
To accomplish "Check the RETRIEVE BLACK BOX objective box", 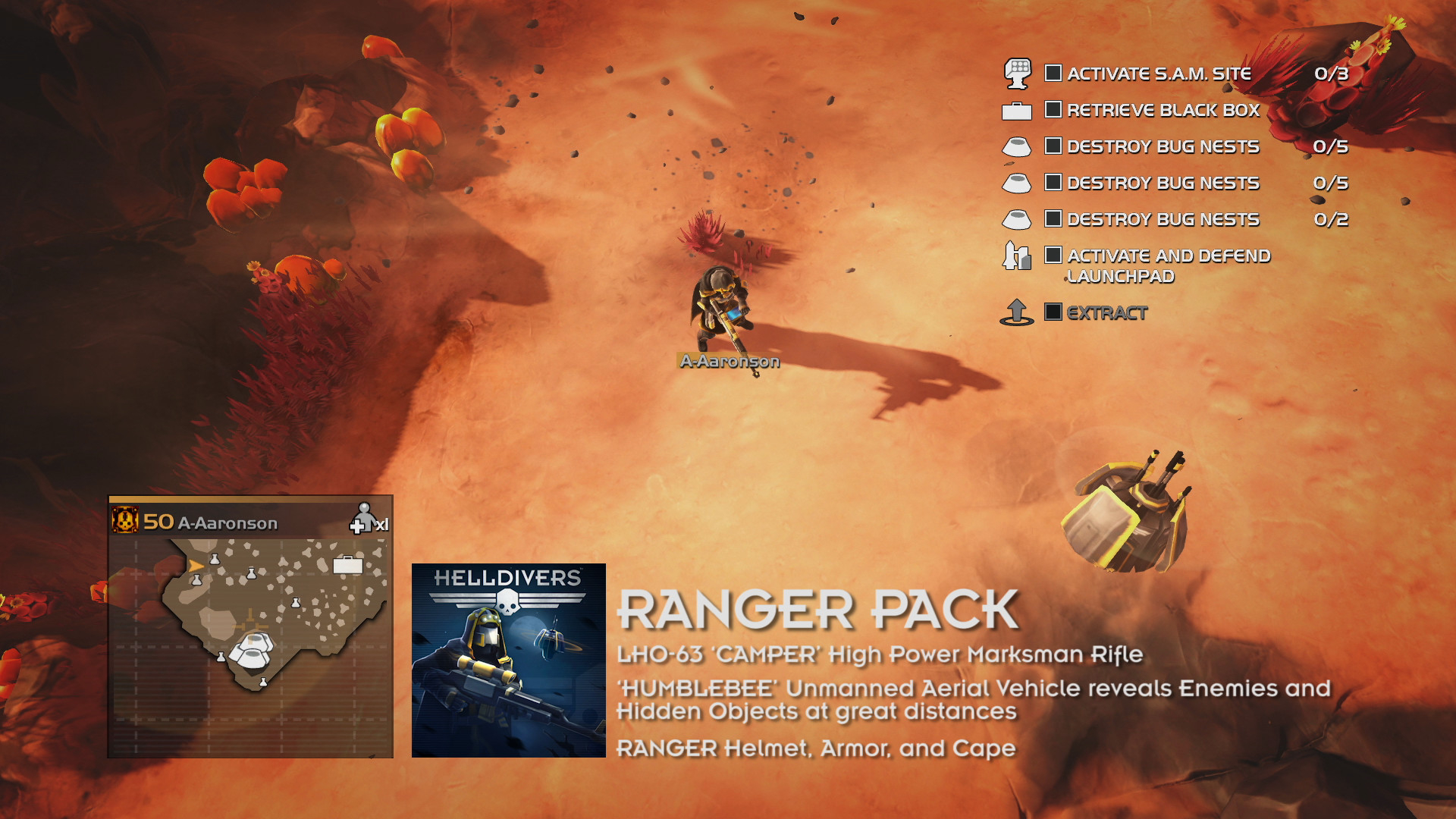I will tap(1053, 109).
